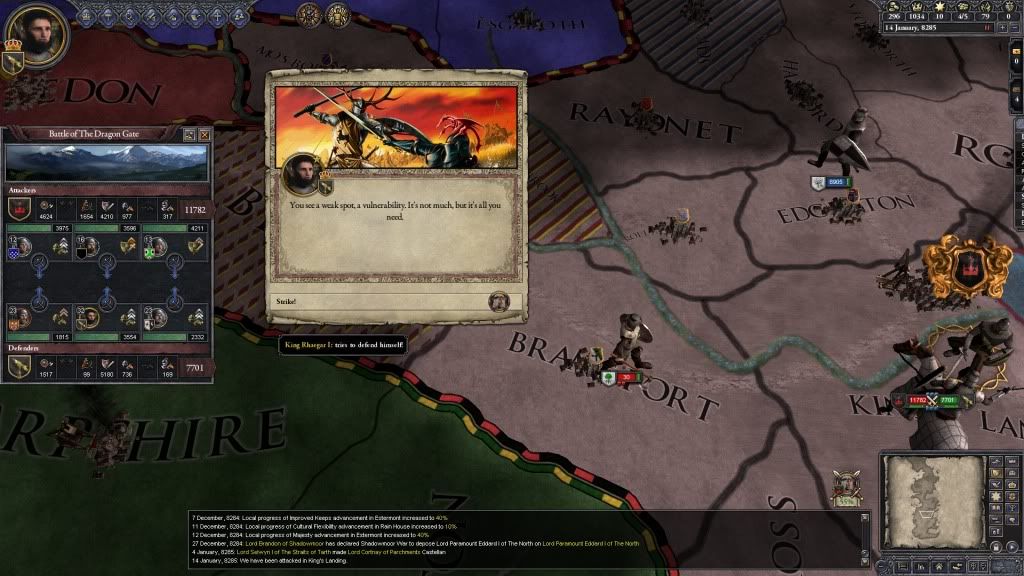Click the first round alert icon at top
Screen dimensions: 1024x576
(x=309, y=15)
